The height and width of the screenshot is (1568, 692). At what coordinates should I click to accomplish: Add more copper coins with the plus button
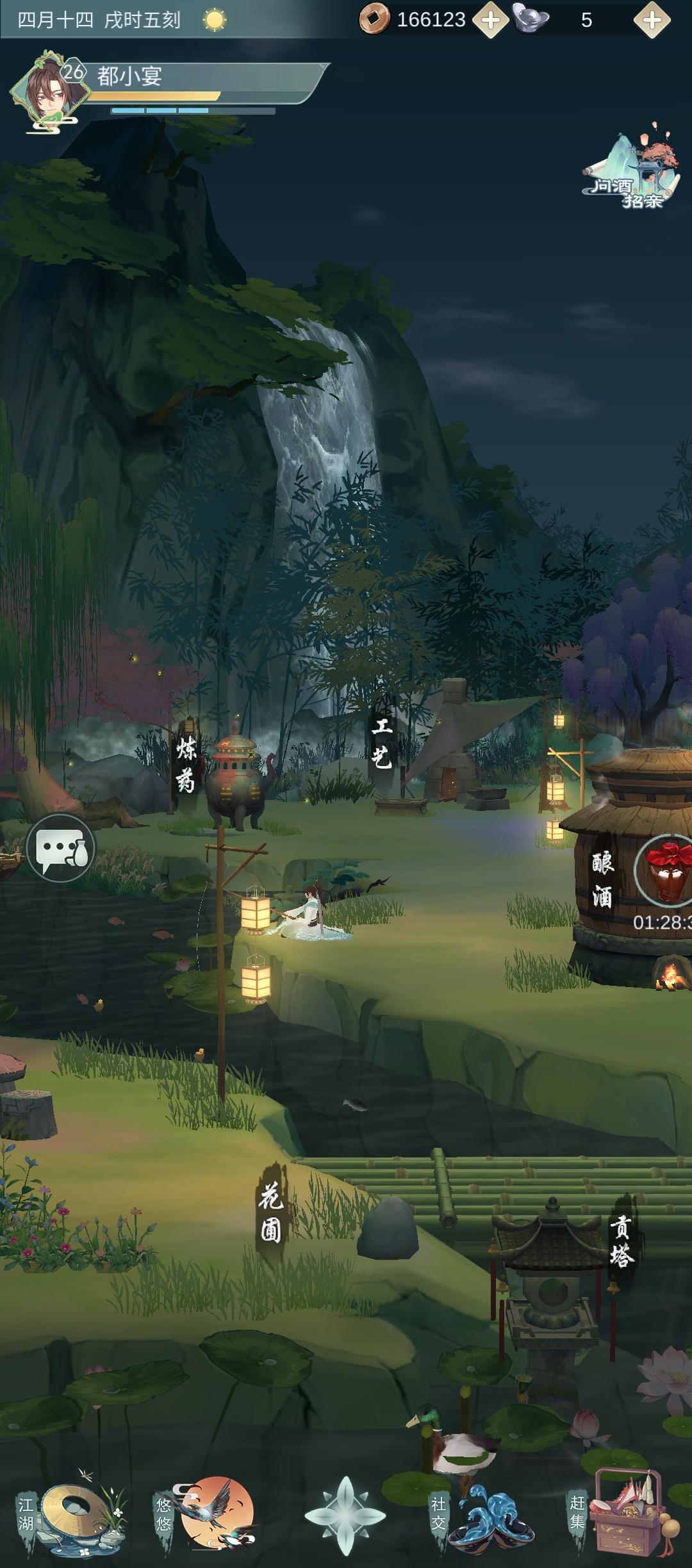point(490,20)
